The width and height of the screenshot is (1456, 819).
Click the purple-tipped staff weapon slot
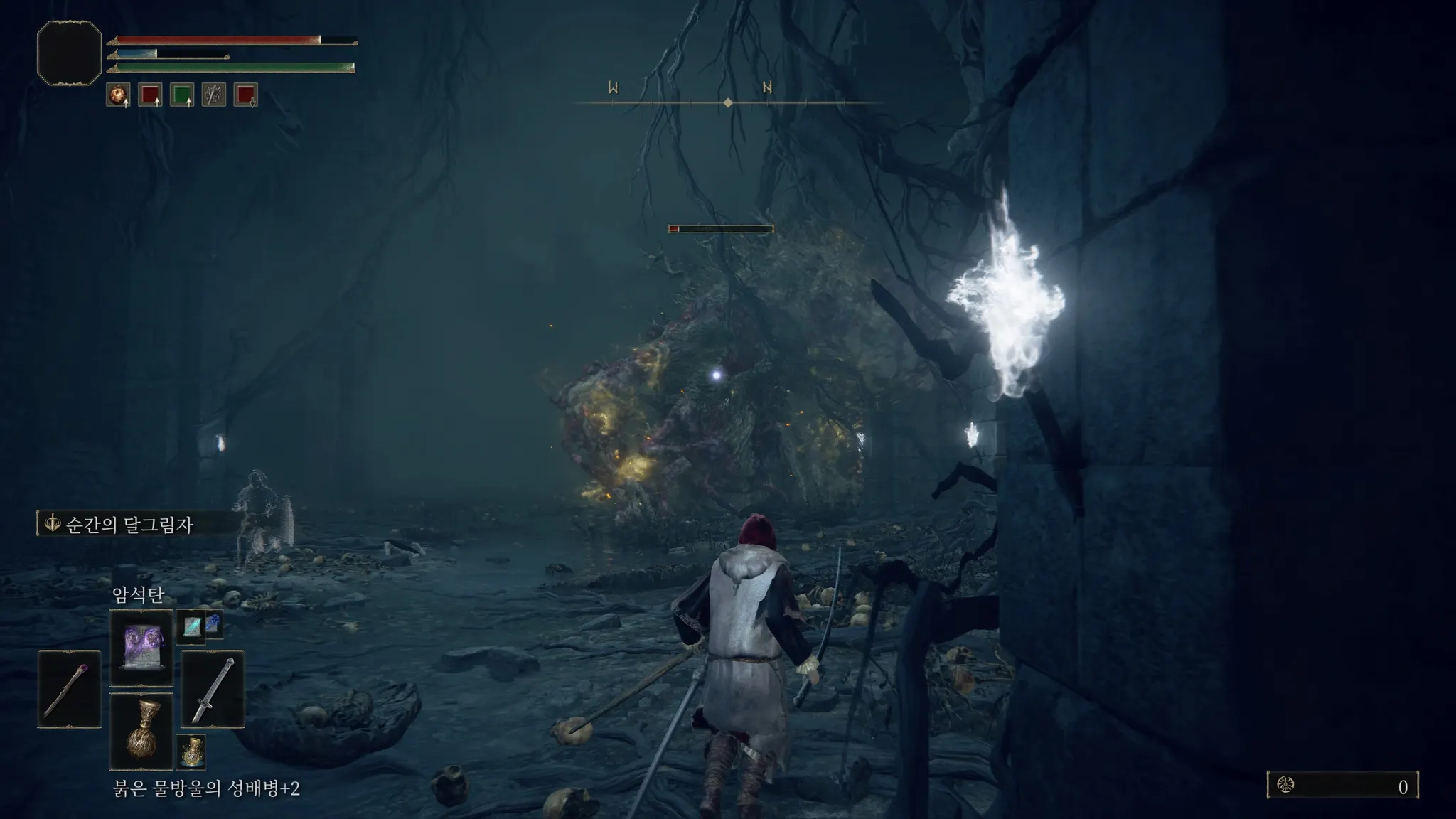pos(69,689)
